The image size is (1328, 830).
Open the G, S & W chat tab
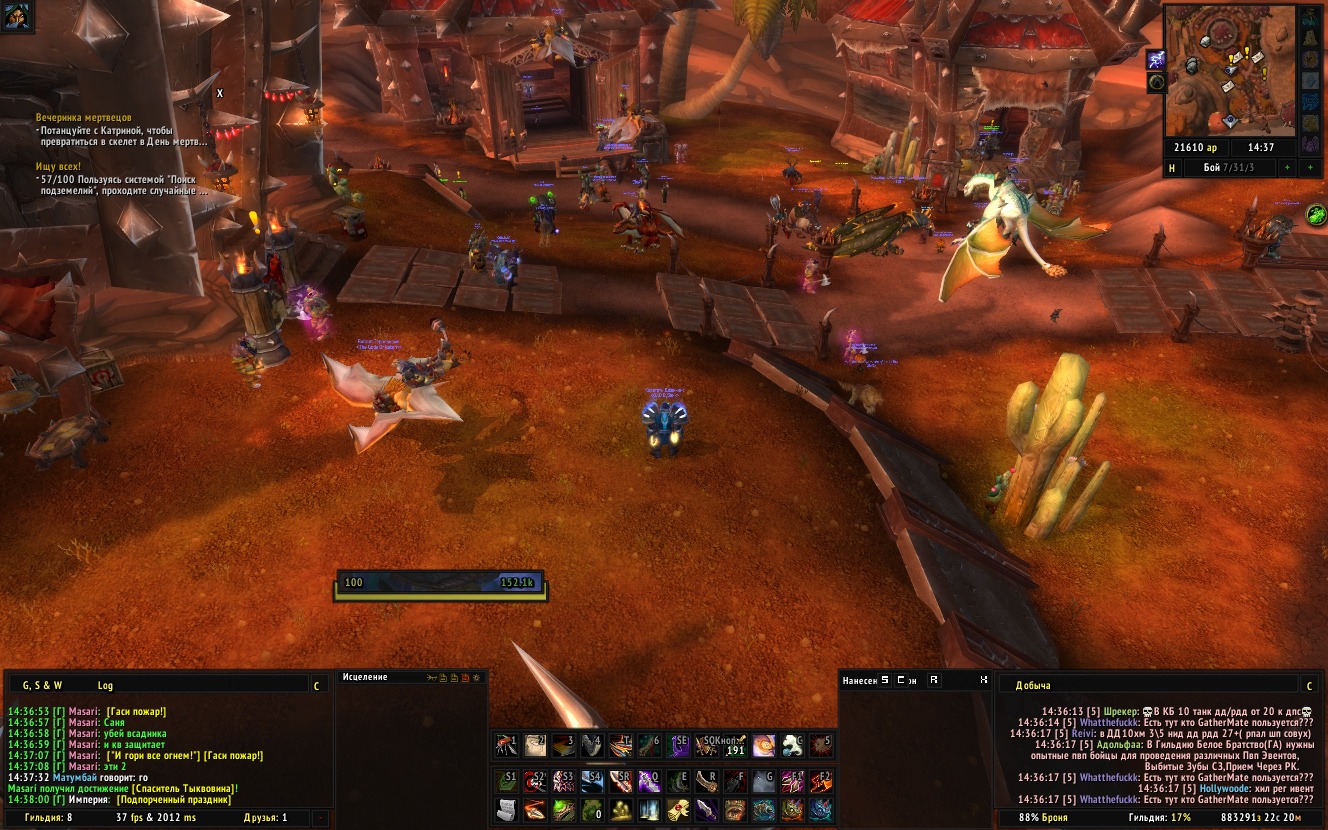pos(43,685)
